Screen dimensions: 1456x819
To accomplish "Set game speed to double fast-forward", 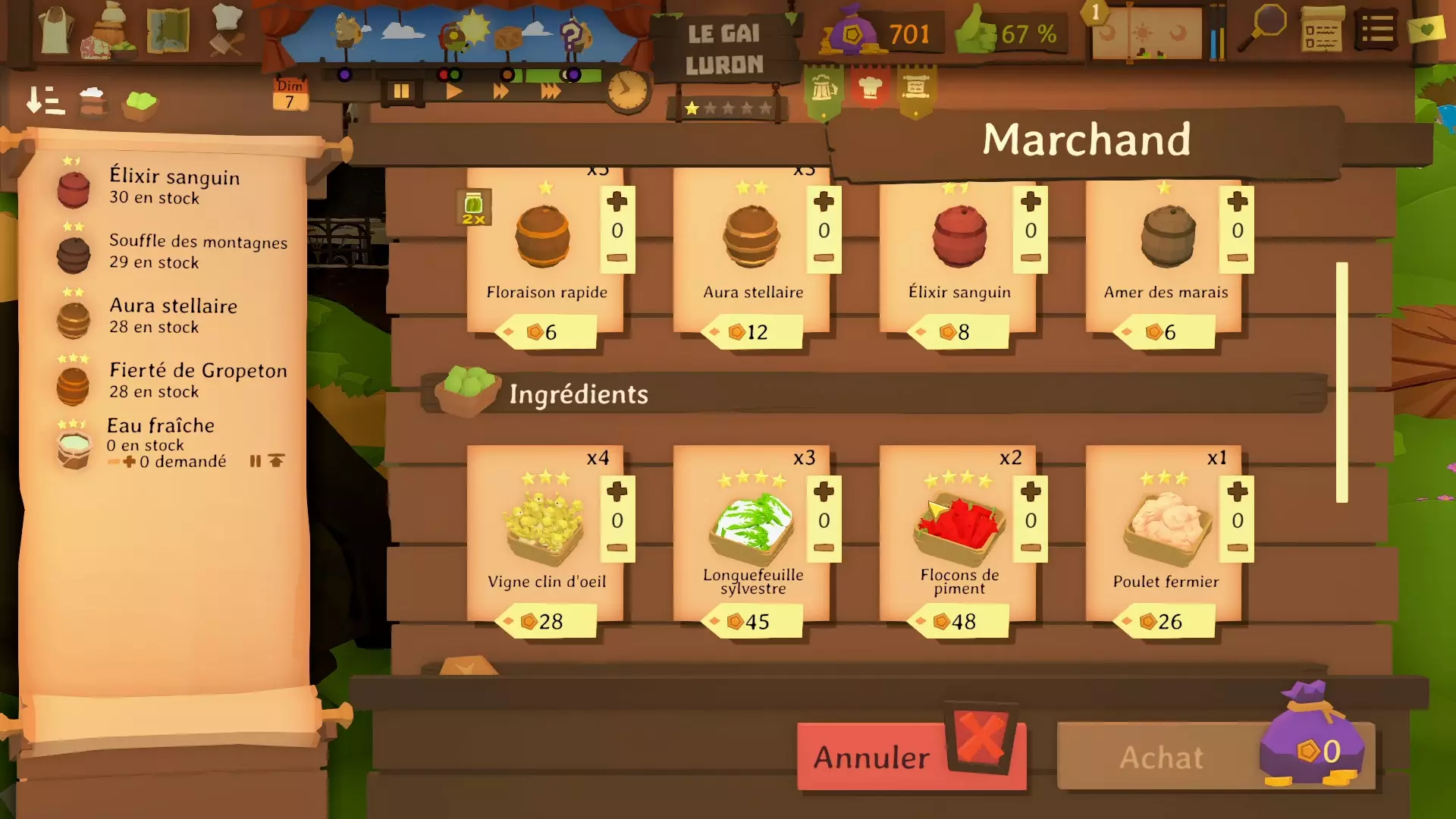I will (500, 92).
